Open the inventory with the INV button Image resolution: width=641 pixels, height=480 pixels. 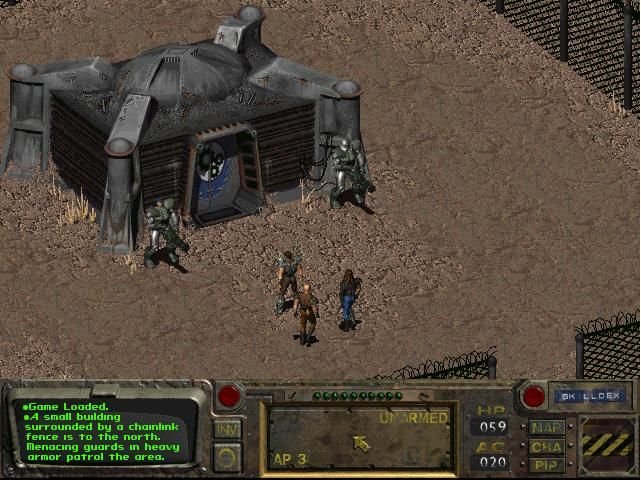point(227,428)
